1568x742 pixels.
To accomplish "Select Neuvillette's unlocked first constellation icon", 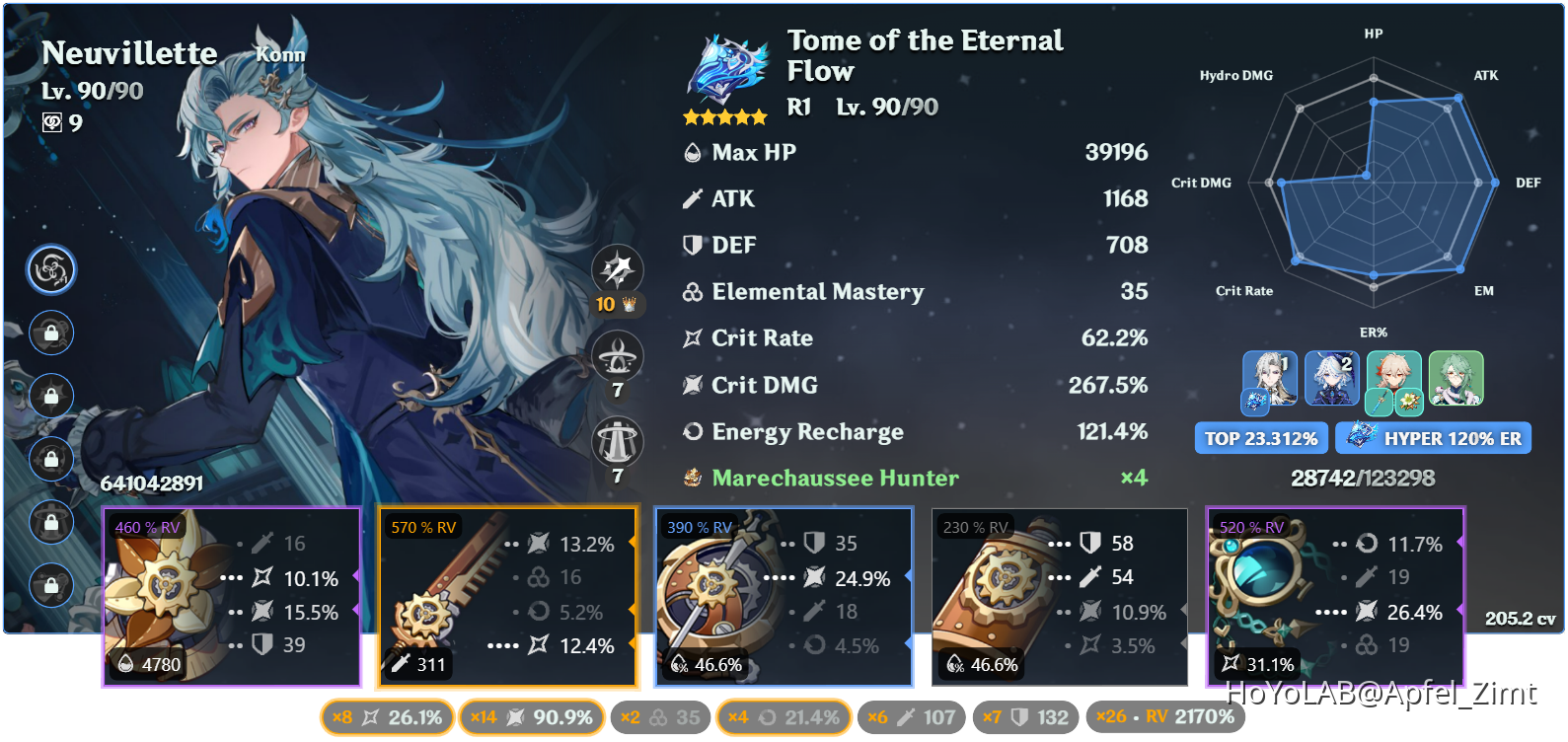I will pos(51,269).
